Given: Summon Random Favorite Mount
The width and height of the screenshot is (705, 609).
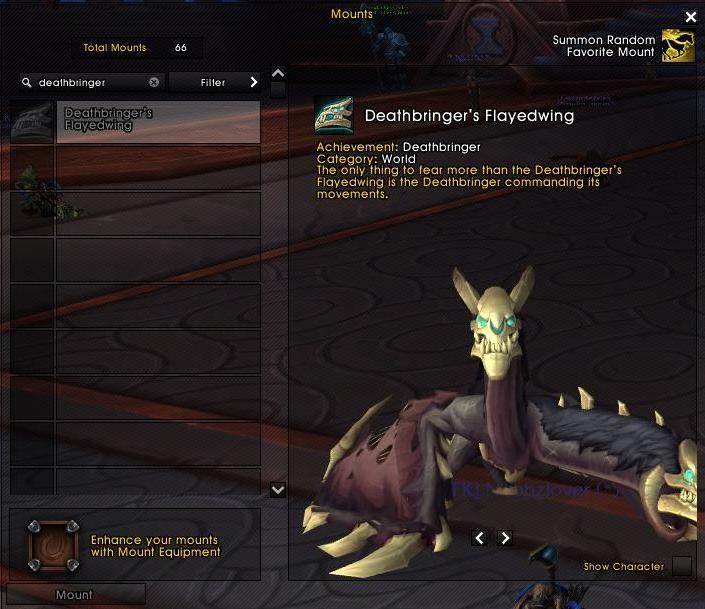Looking at the screenshot, I should (678, 46).
